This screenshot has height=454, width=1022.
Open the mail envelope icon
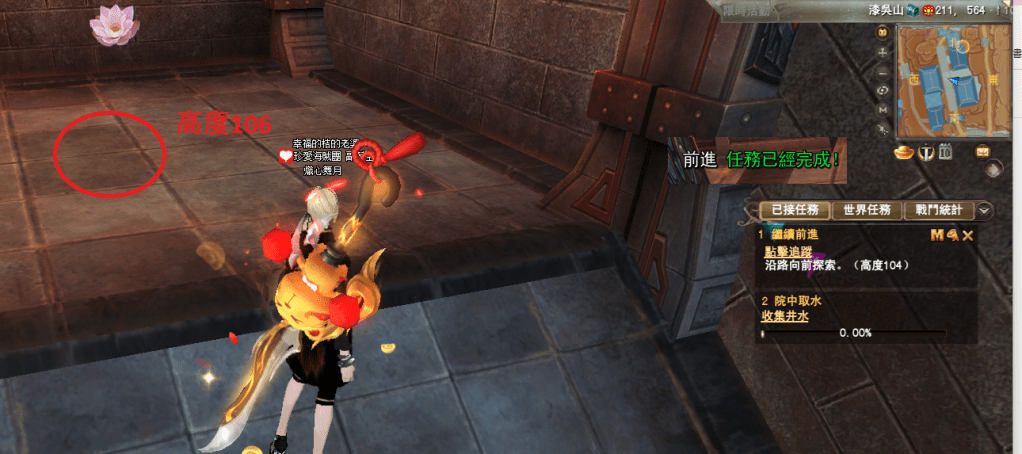pos(983,151)
